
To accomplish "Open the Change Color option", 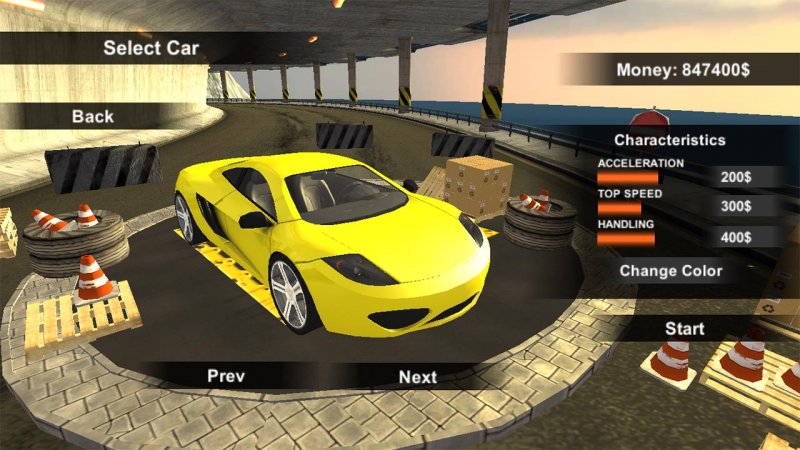I will point(670,270).
